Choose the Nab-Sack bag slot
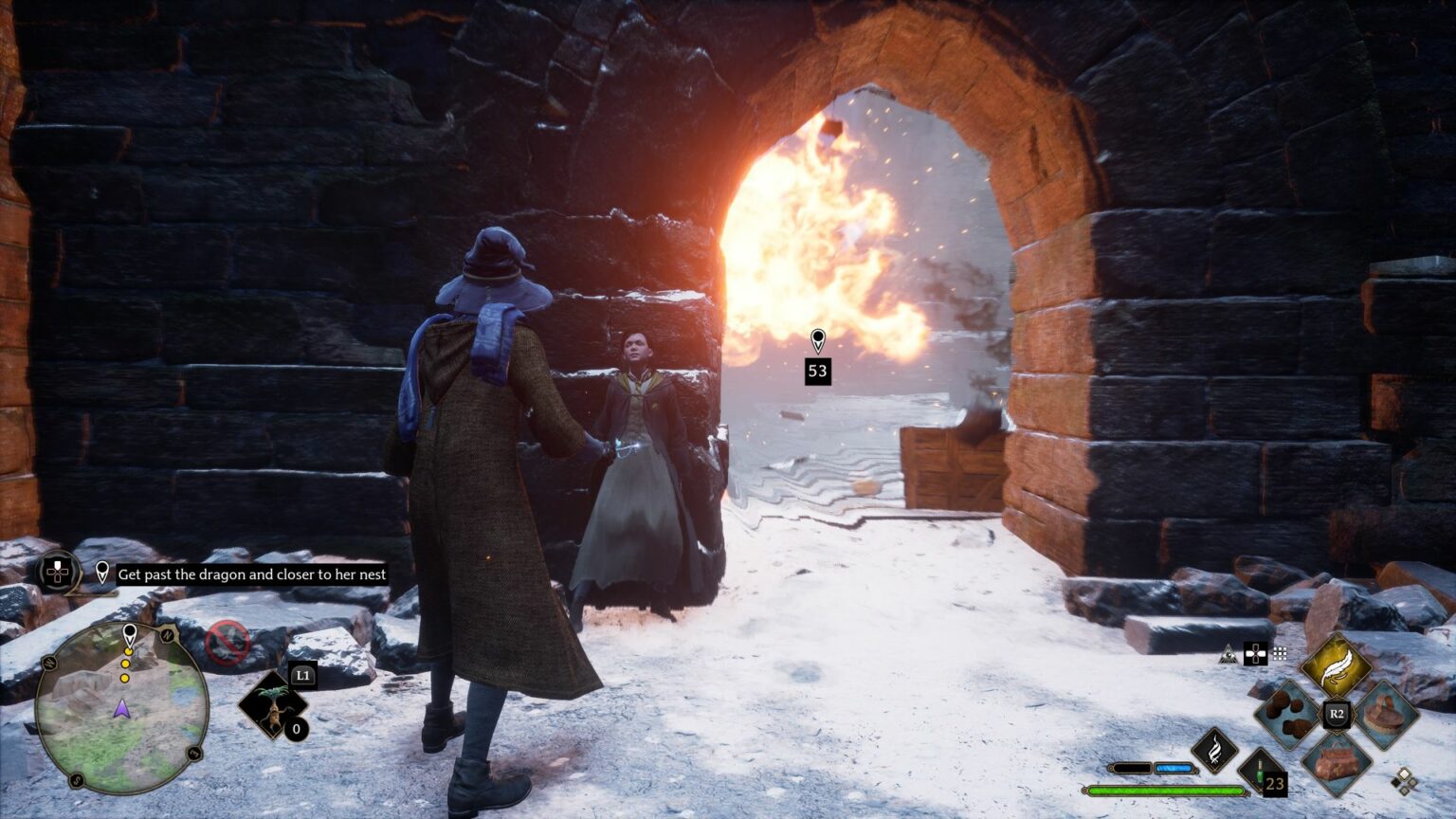 click(x=1337, y=762)
